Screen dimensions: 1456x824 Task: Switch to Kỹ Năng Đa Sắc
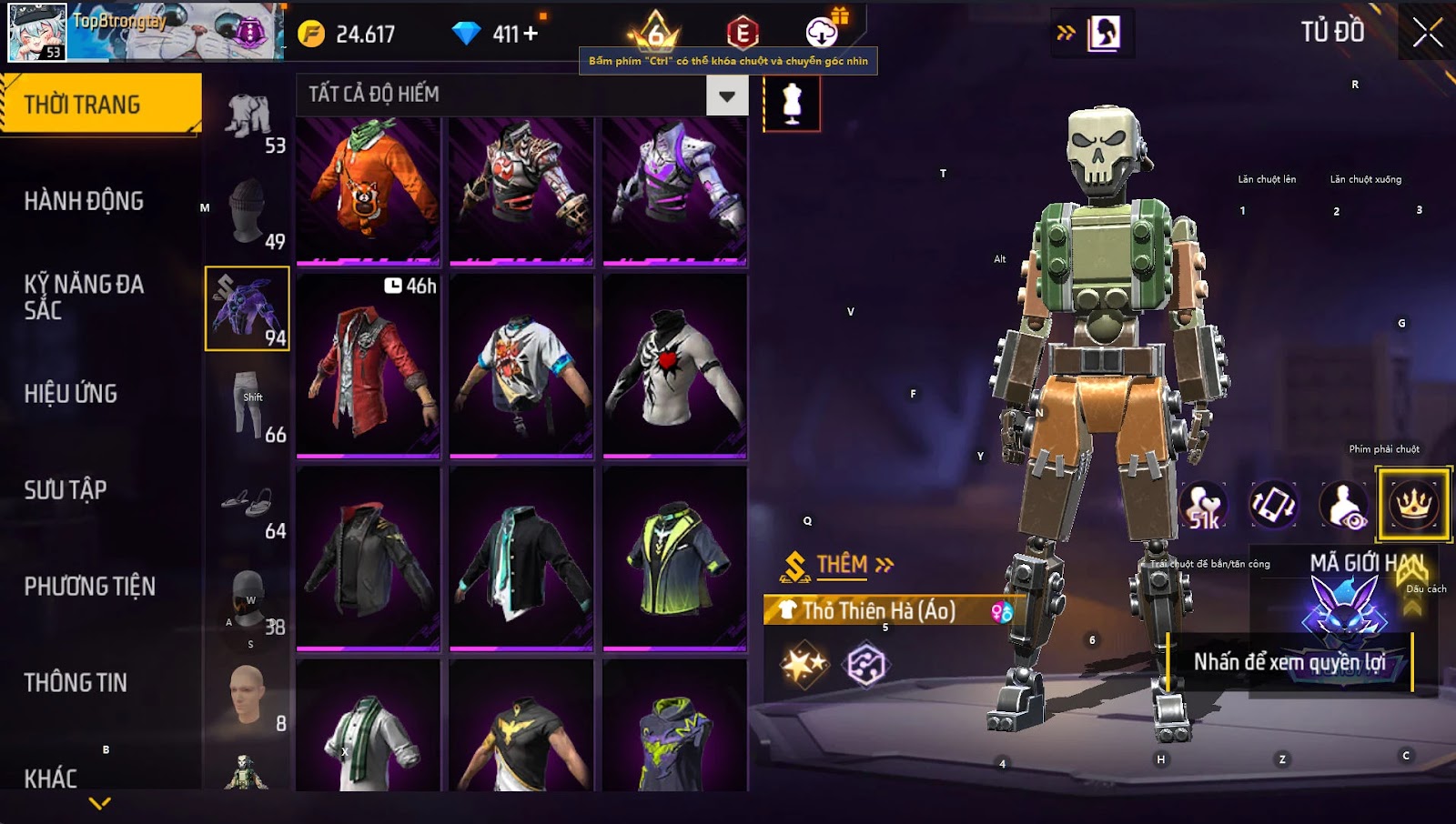pos(84,296)
